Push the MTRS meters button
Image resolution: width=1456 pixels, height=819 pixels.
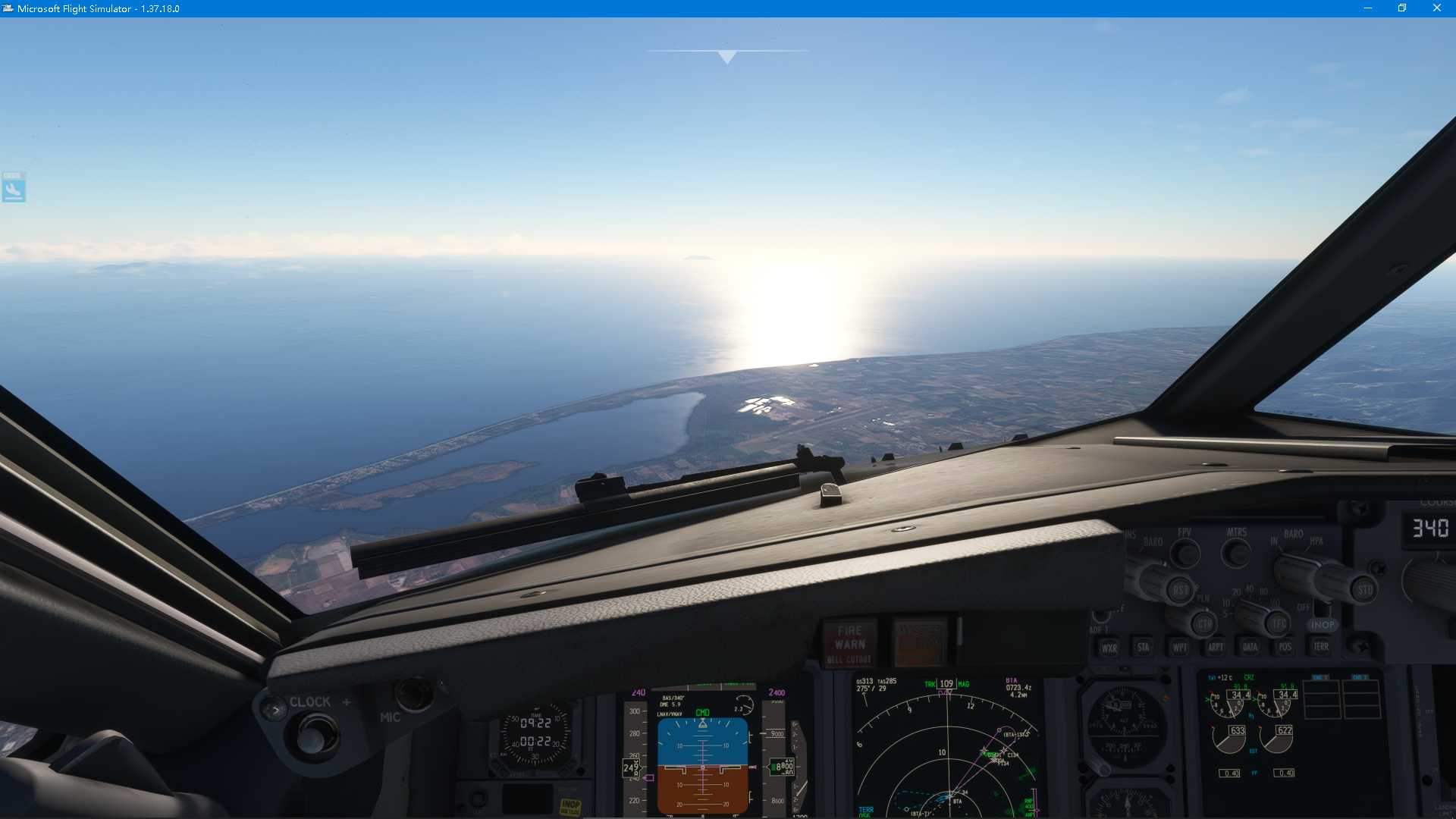pyautogui.click(x=1237, y=554)
